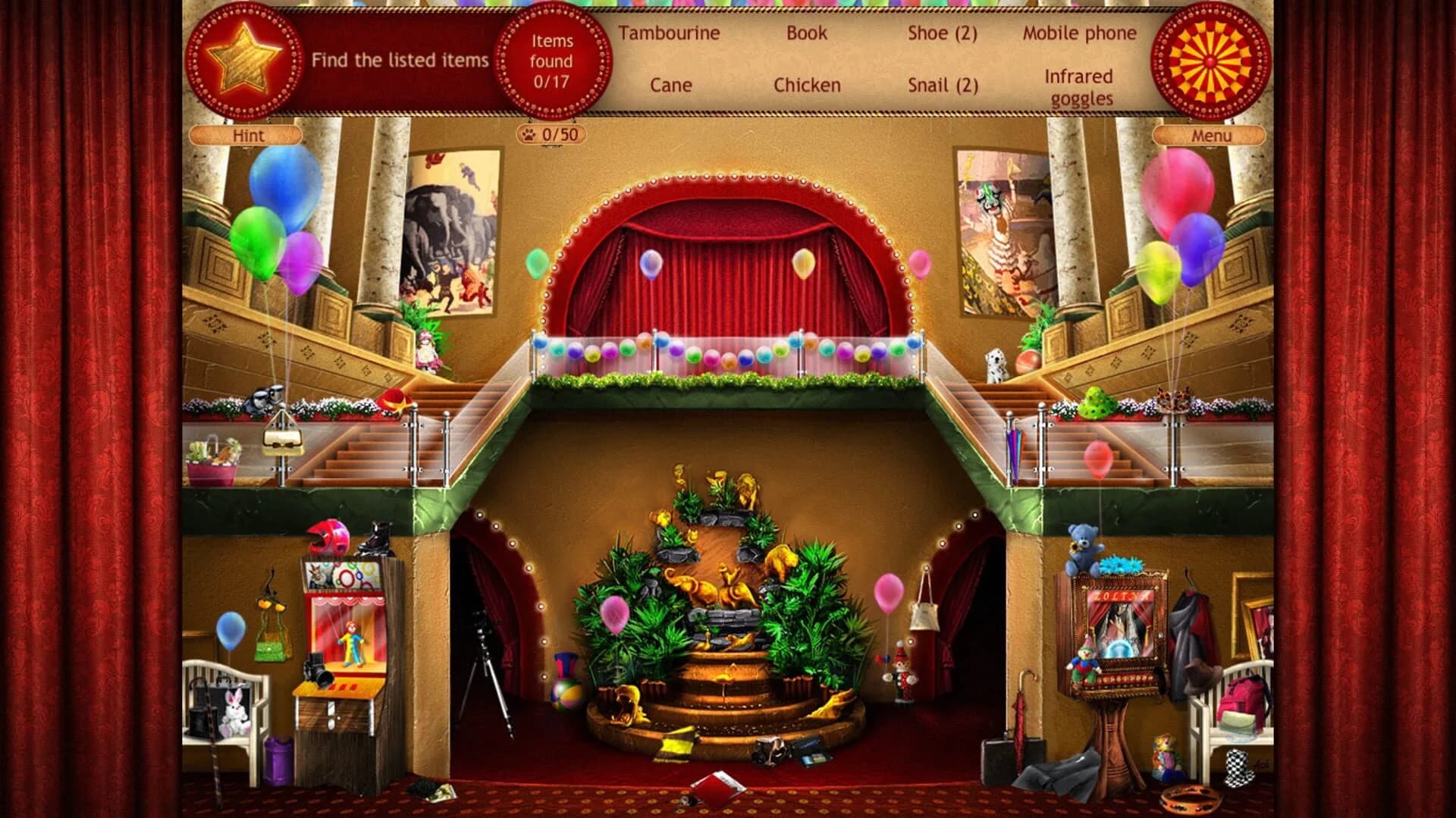This screenshot has height=818, width=1456.
Task: Click the blue teddy bear
Action: click(1082, 547)
